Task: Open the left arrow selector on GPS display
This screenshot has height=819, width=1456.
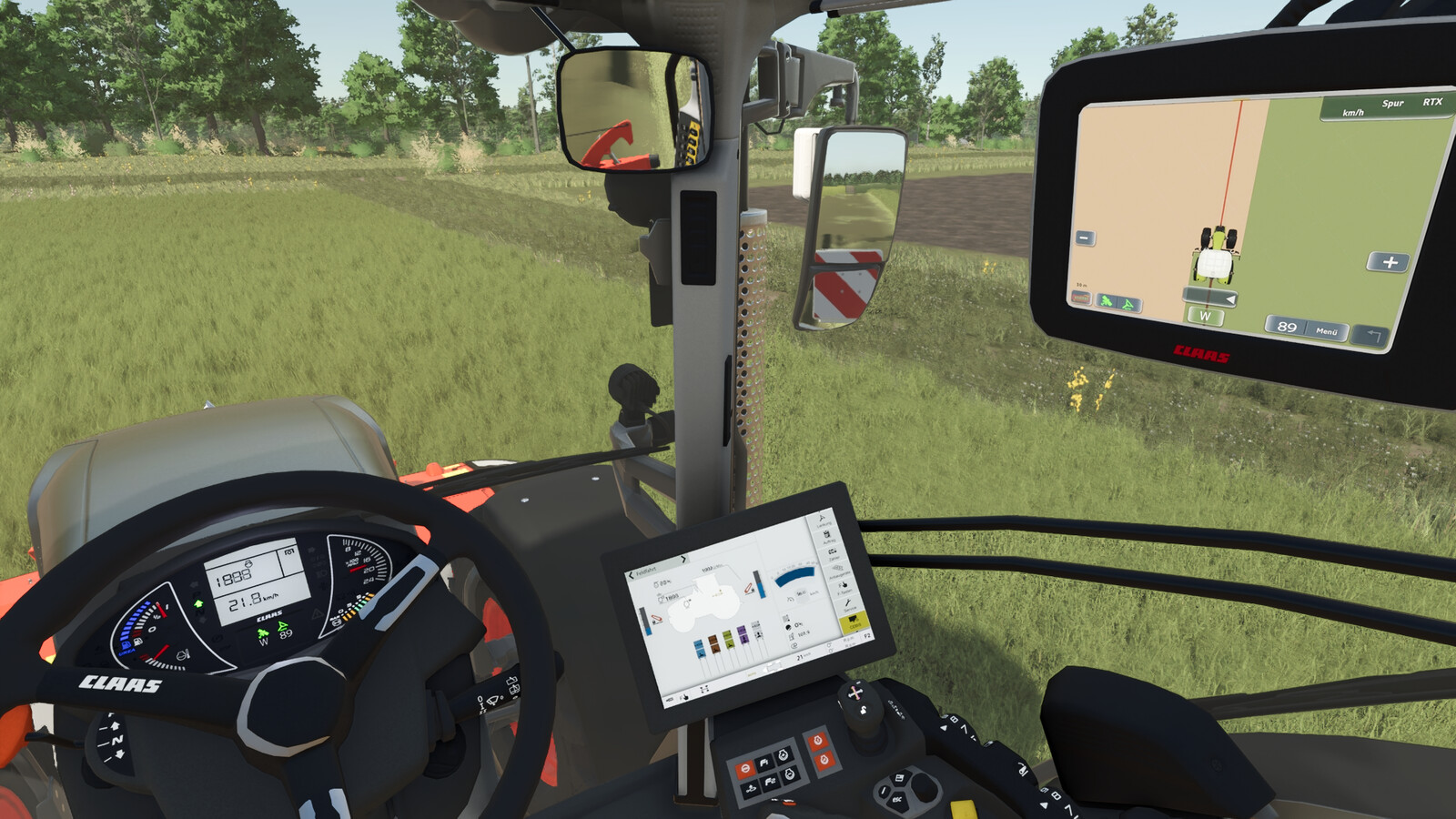Action: click(1230, 299)
